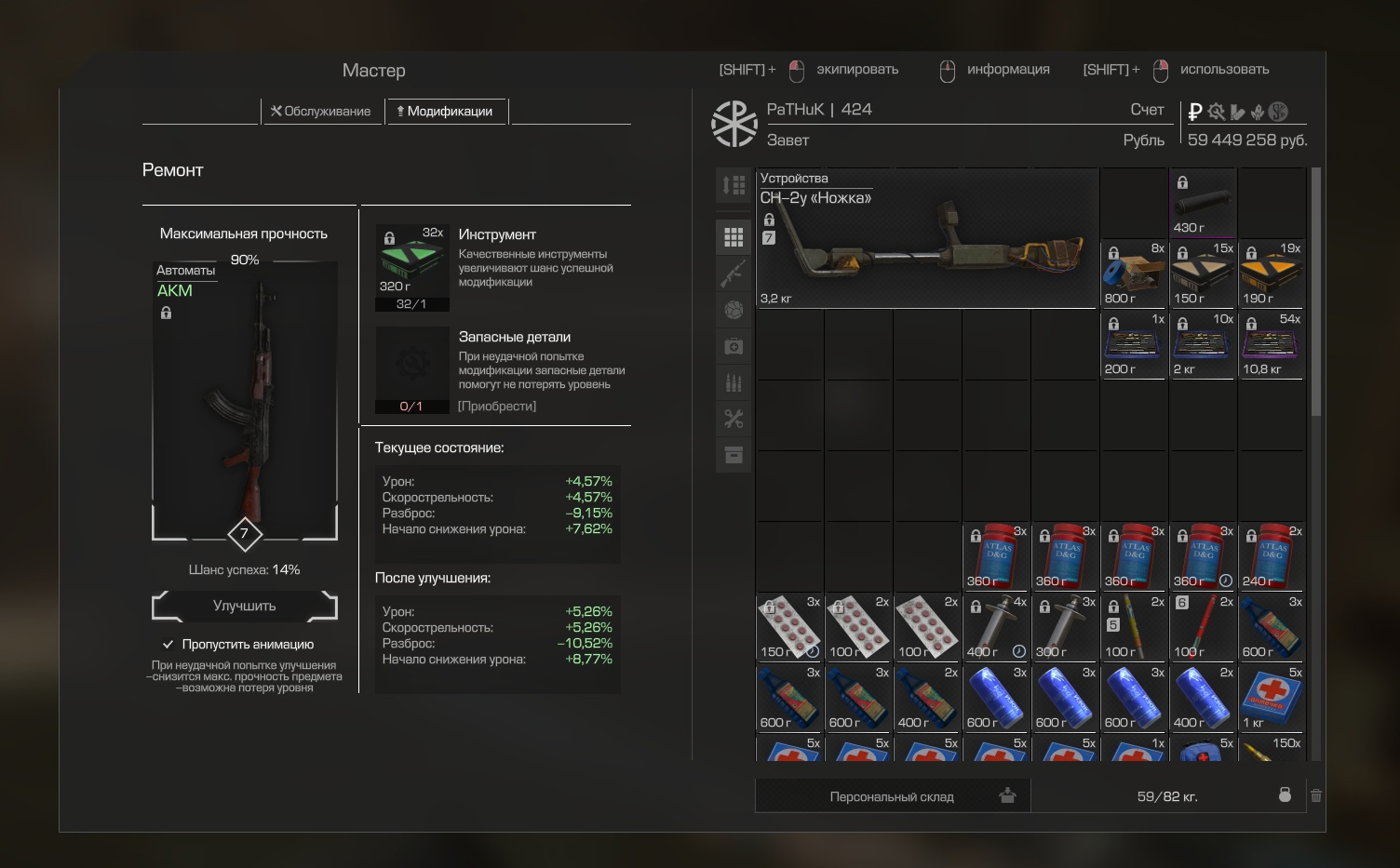
Task: Switch to the Обслуживание tab
Action: (321, 112)
